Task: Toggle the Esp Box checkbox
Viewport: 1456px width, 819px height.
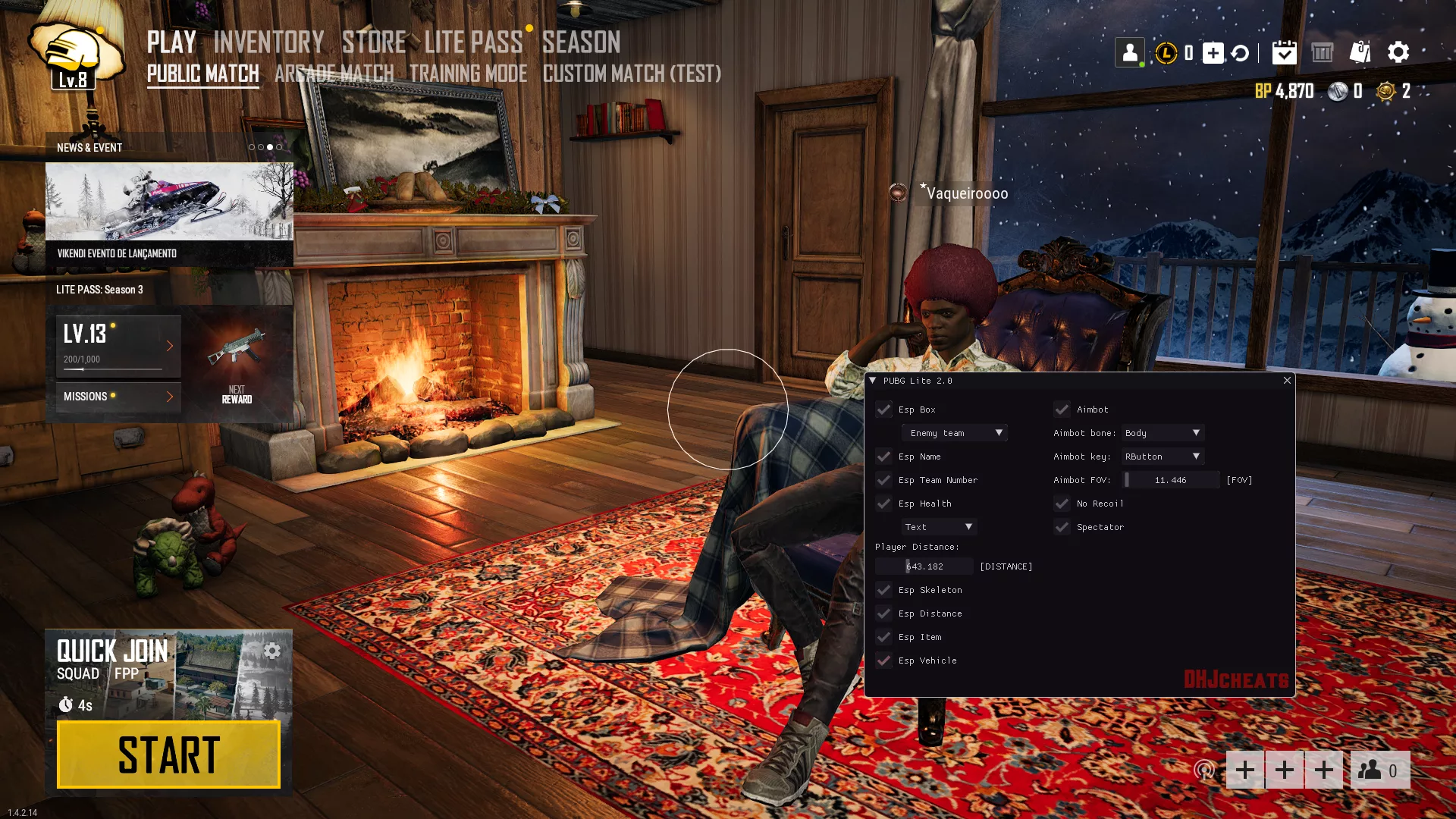Action: click(883, 409)
